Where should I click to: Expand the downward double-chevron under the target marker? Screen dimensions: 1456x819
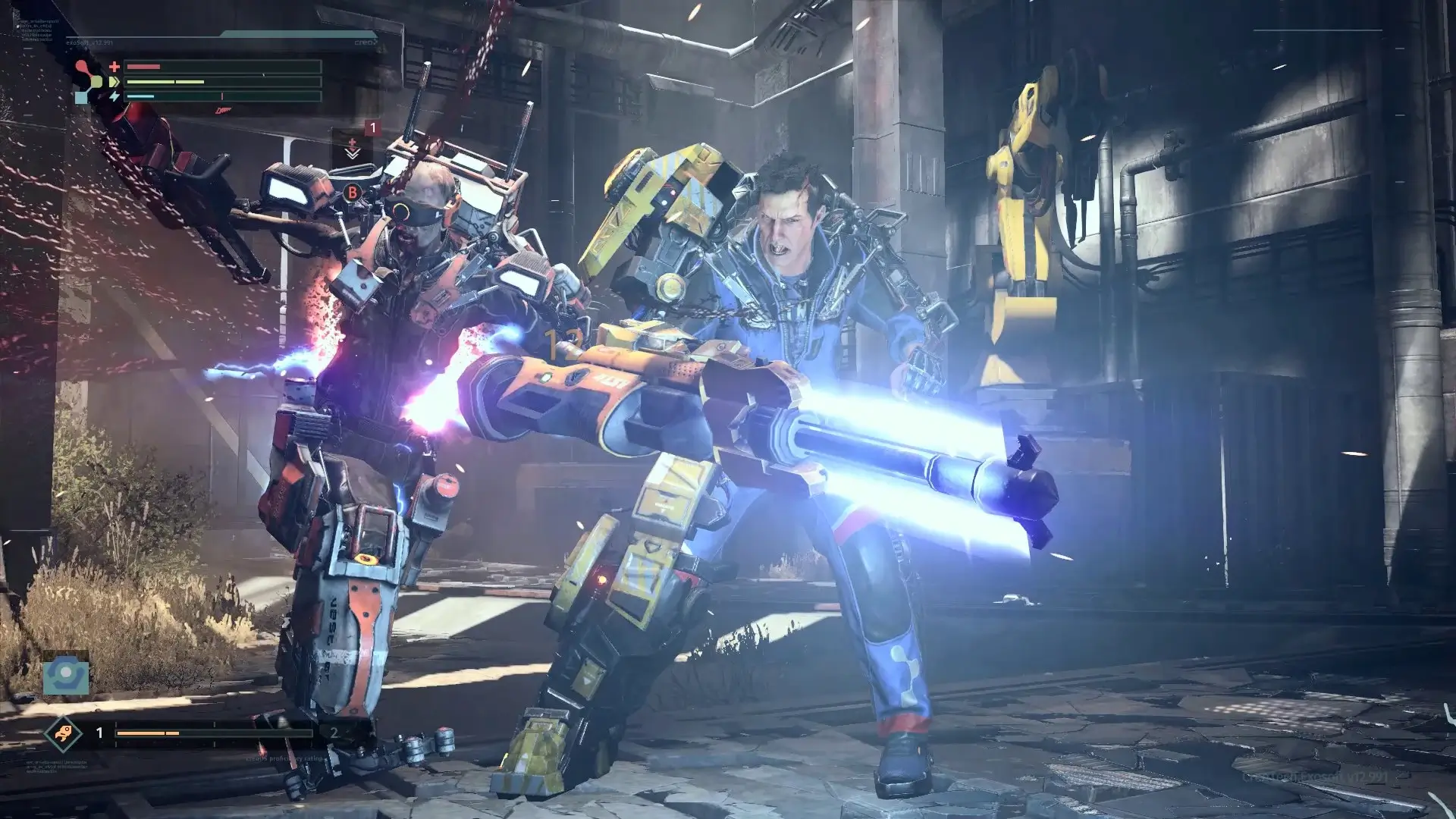coord(353,154)
